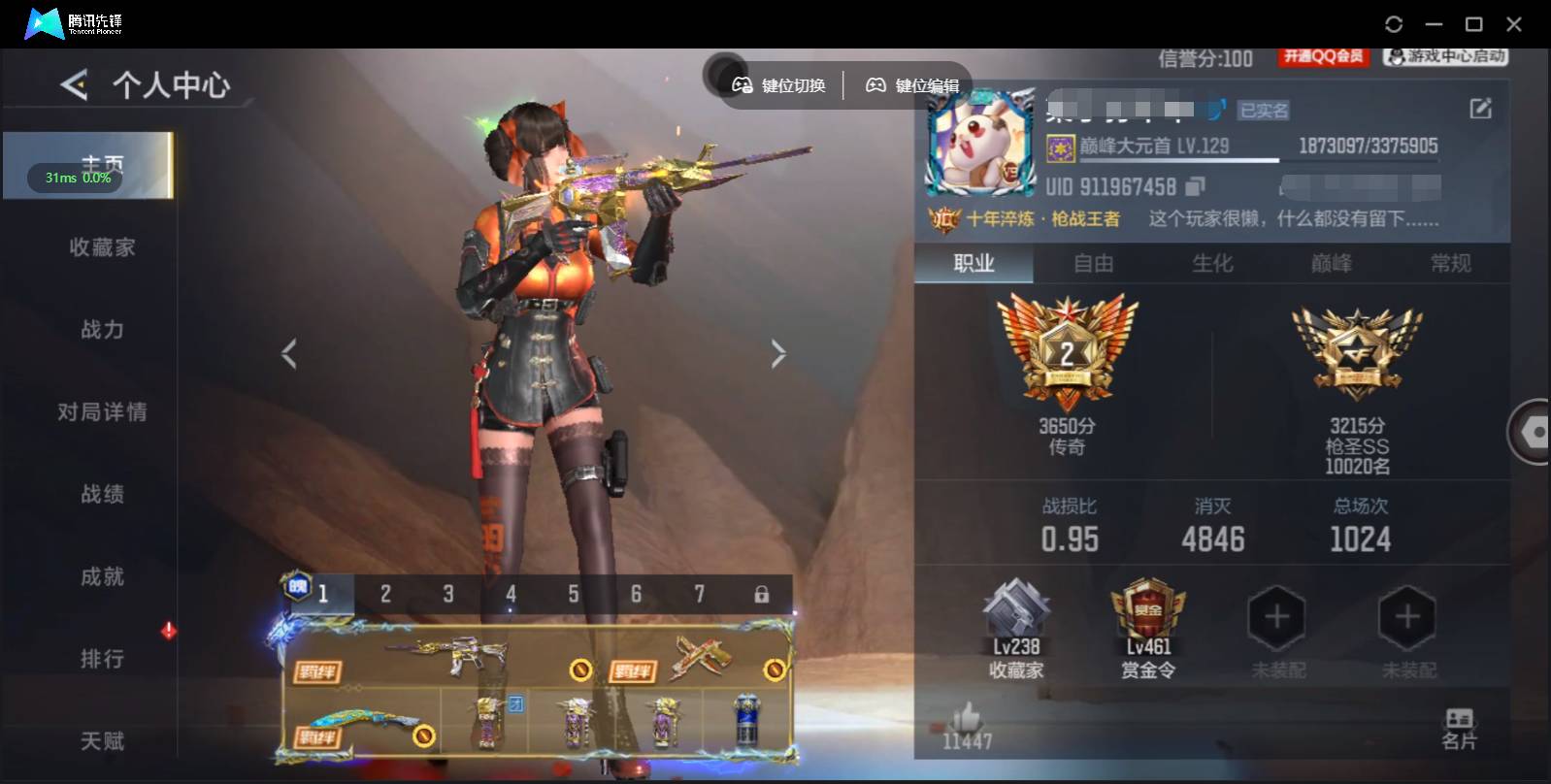
Task: Click right arrow to view next character
Action: point(778,353)
